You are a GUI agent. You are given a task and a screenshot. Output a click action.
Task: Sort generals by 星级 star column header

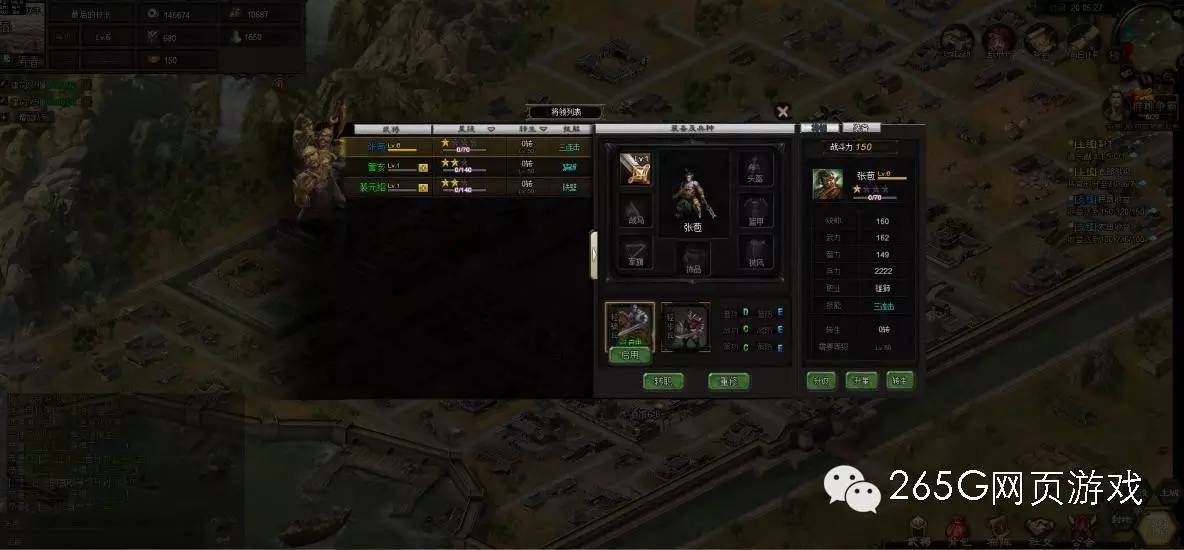470,129
